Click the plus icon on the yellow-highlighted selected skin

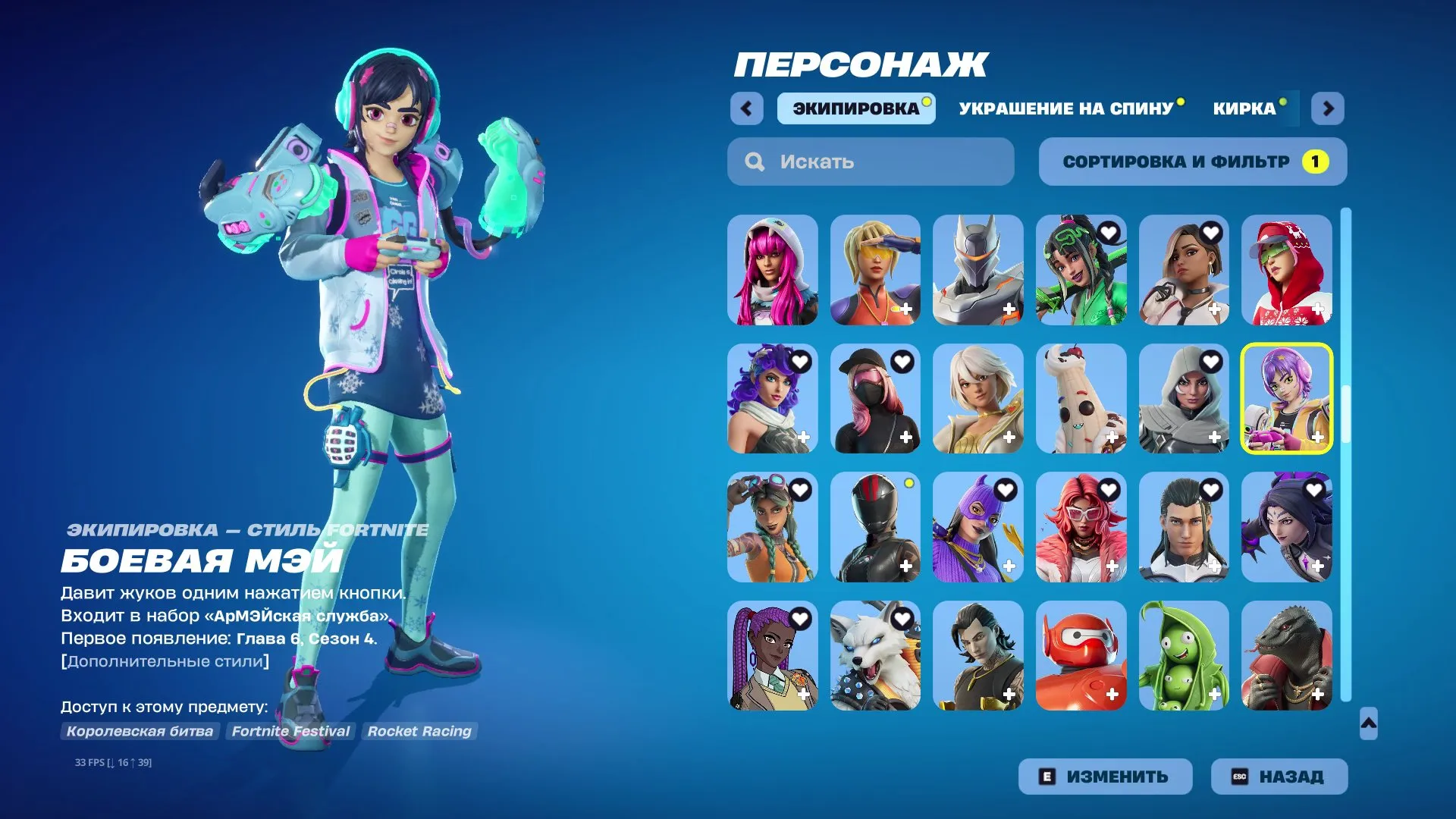click(1318, 436)
